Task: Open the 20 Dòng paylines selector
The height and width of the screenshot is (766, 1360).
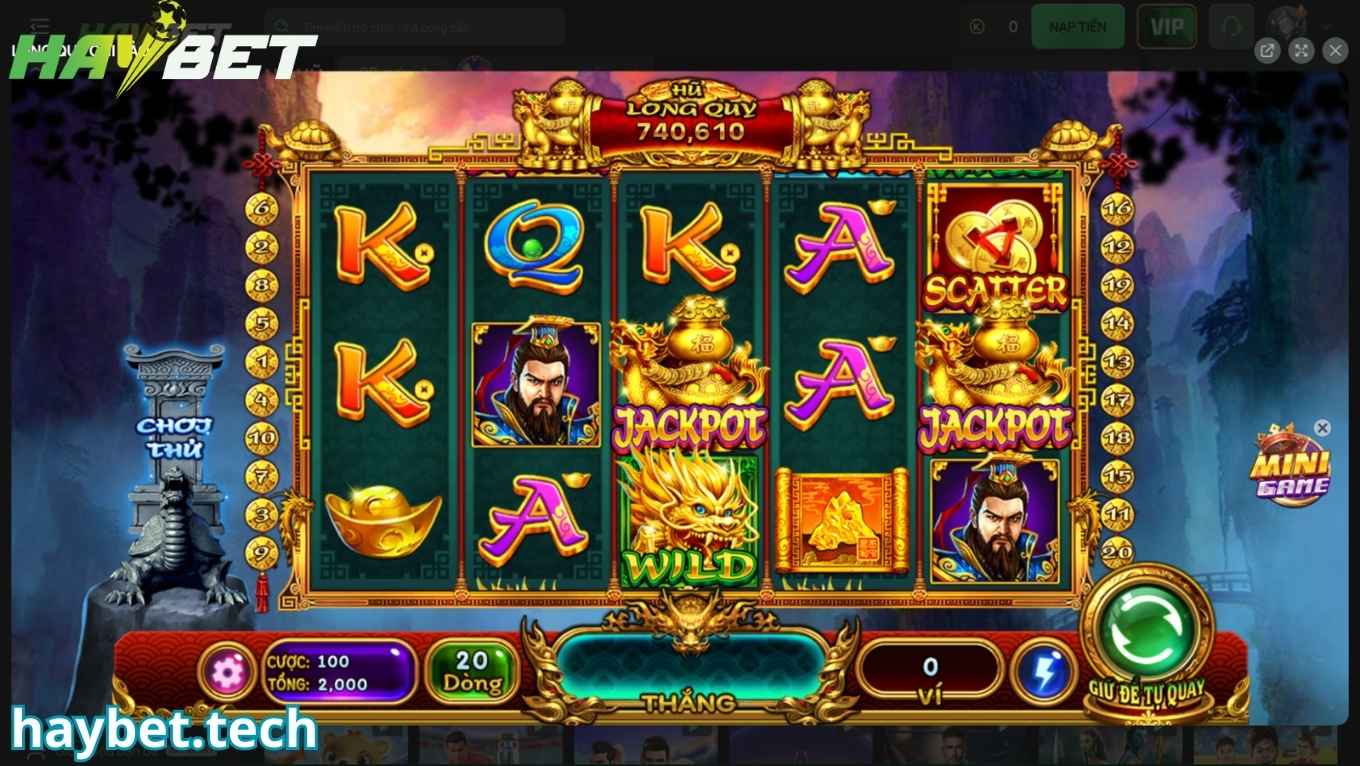Action: click(472, 672)
